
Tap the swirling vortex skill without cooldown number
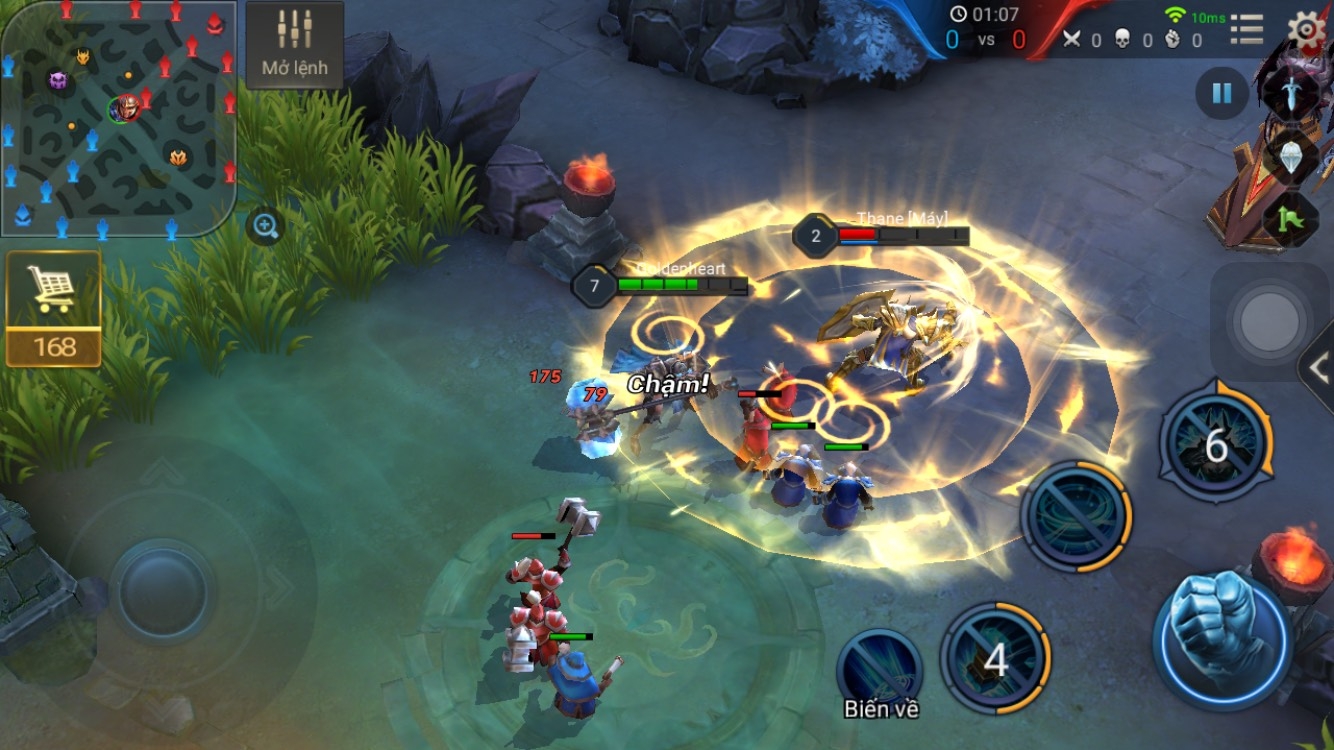pos(1076,517)
